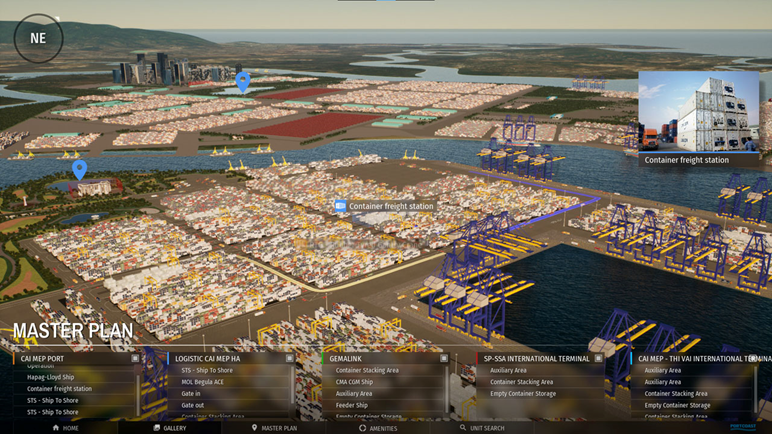Select CMA CGM Ship under Gemalink
772x434 pixels.
[354, 382]
